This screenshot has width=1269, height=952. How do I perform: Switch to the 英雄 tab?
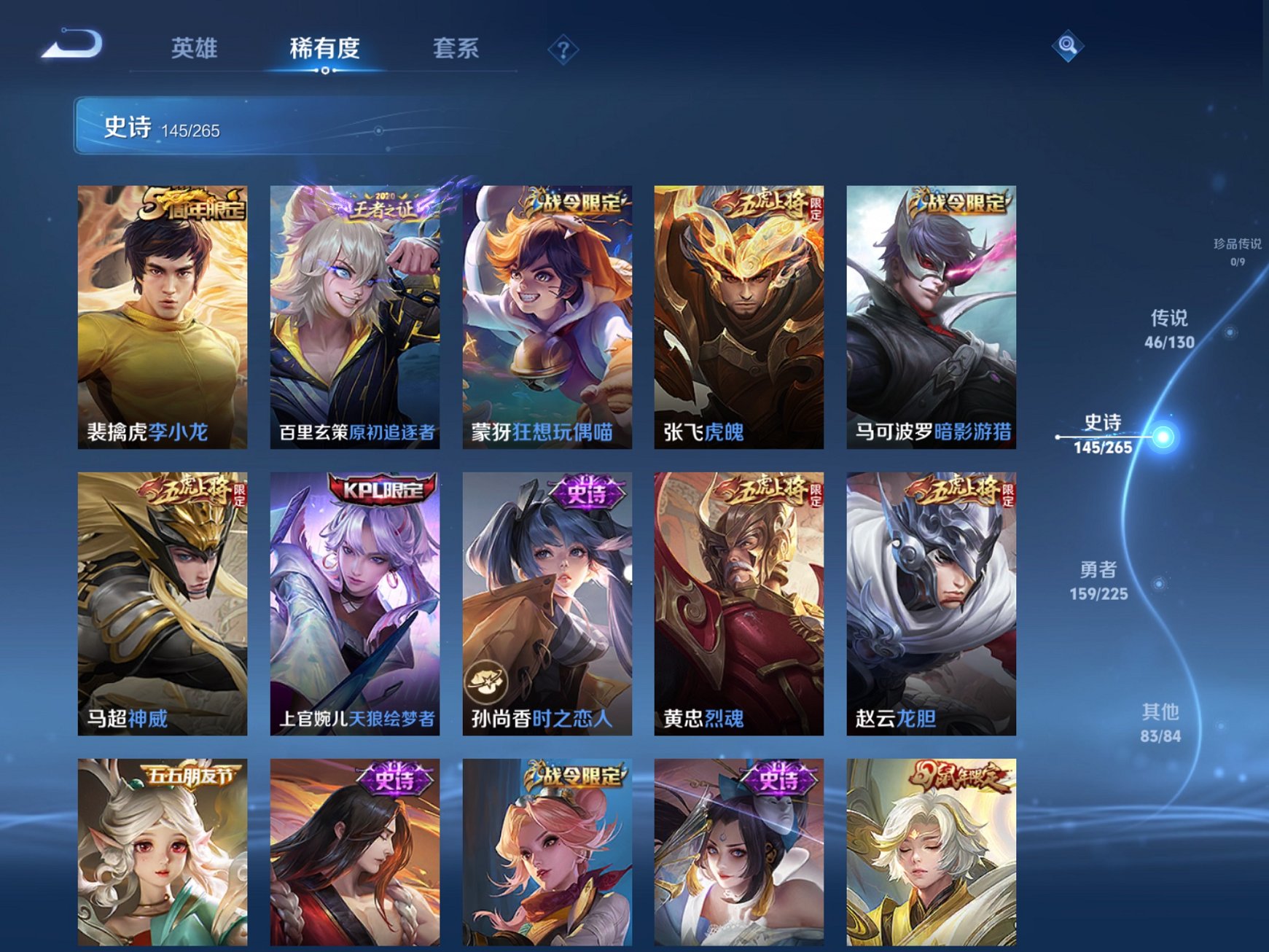tap(196, 48)
